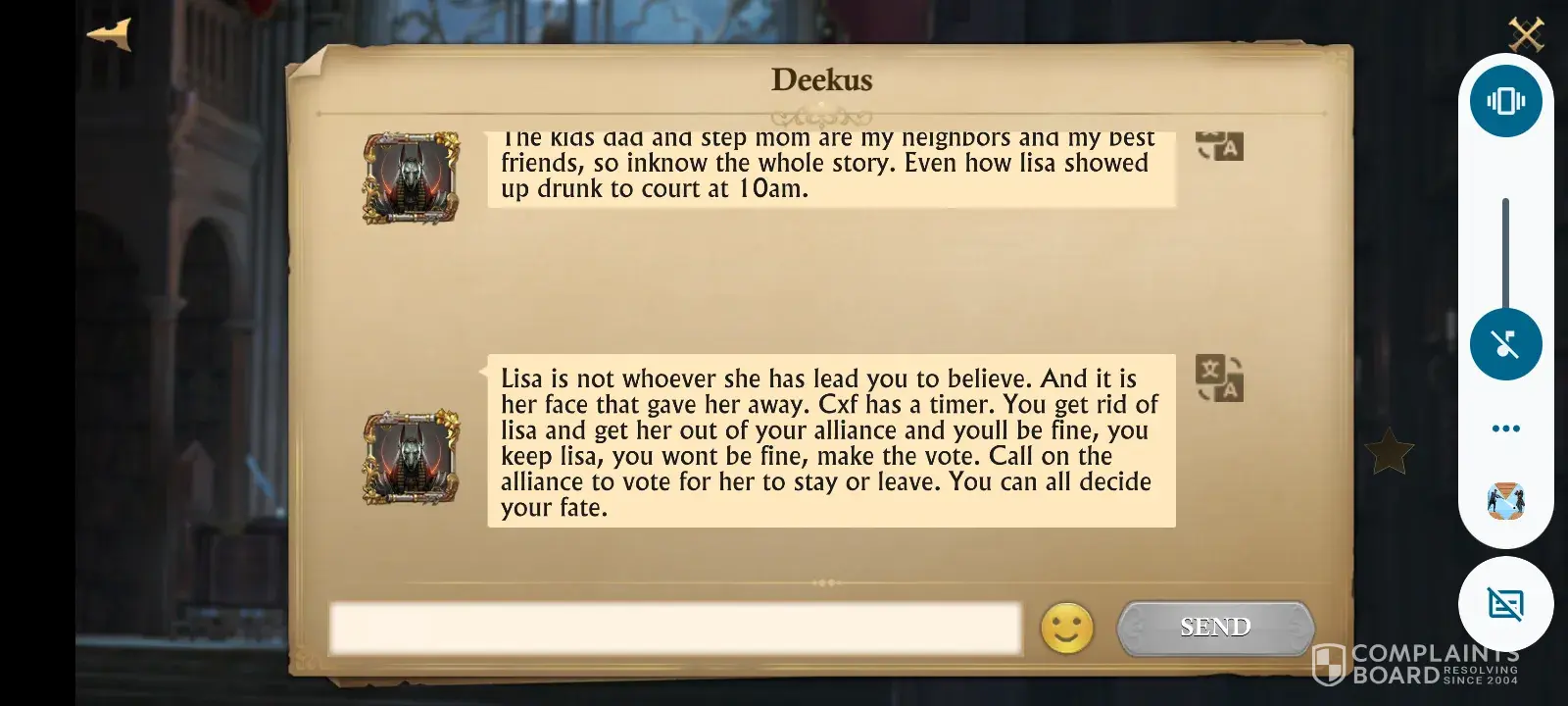Click the dark star favorite icon
This screenshot has width=1568, height=706.
[1390, 452]
